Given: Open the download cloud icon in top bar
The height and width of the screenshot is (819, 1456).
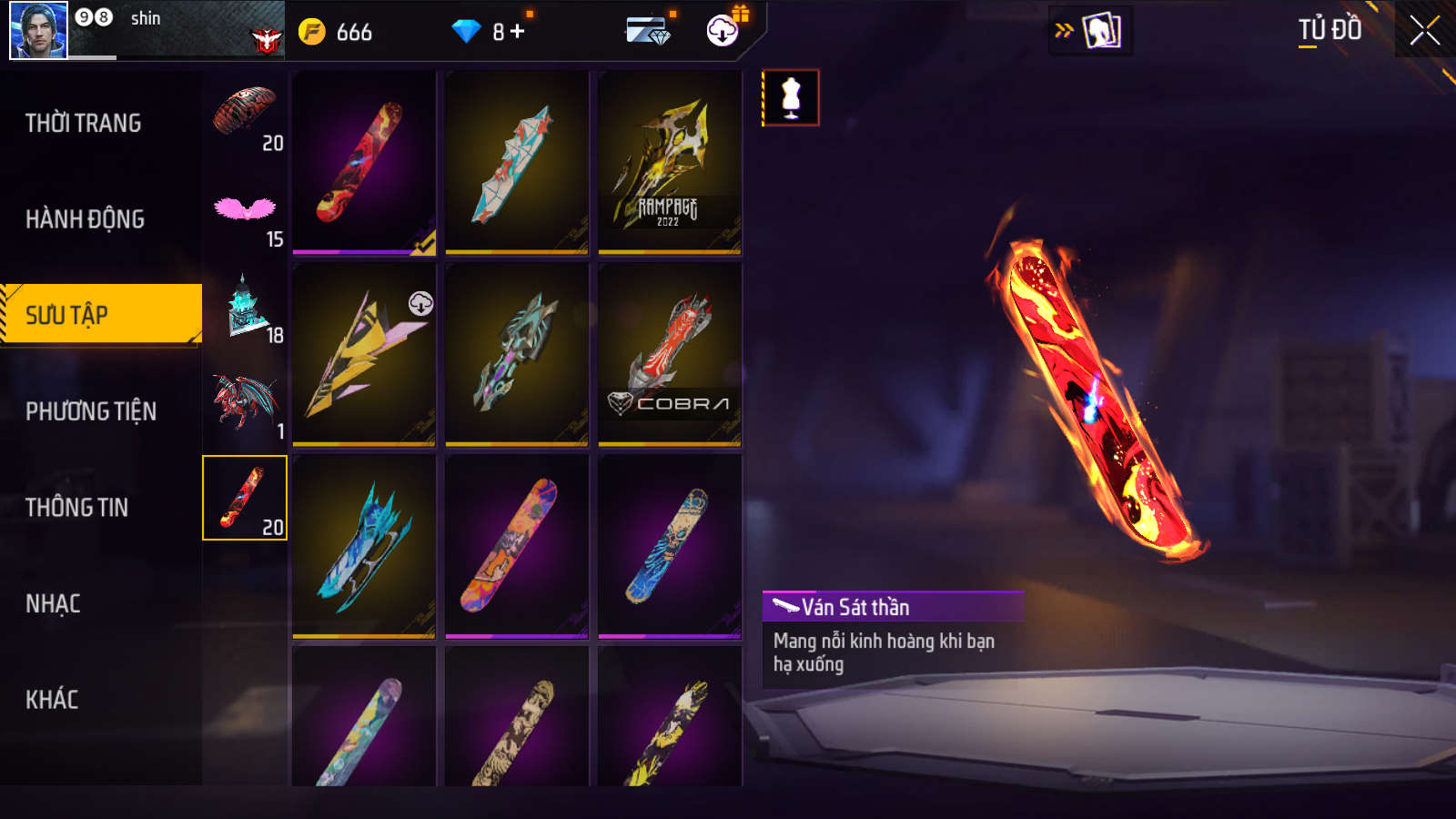Looking at the screenshot, I should pyautogui.click(x=723, y=31).
